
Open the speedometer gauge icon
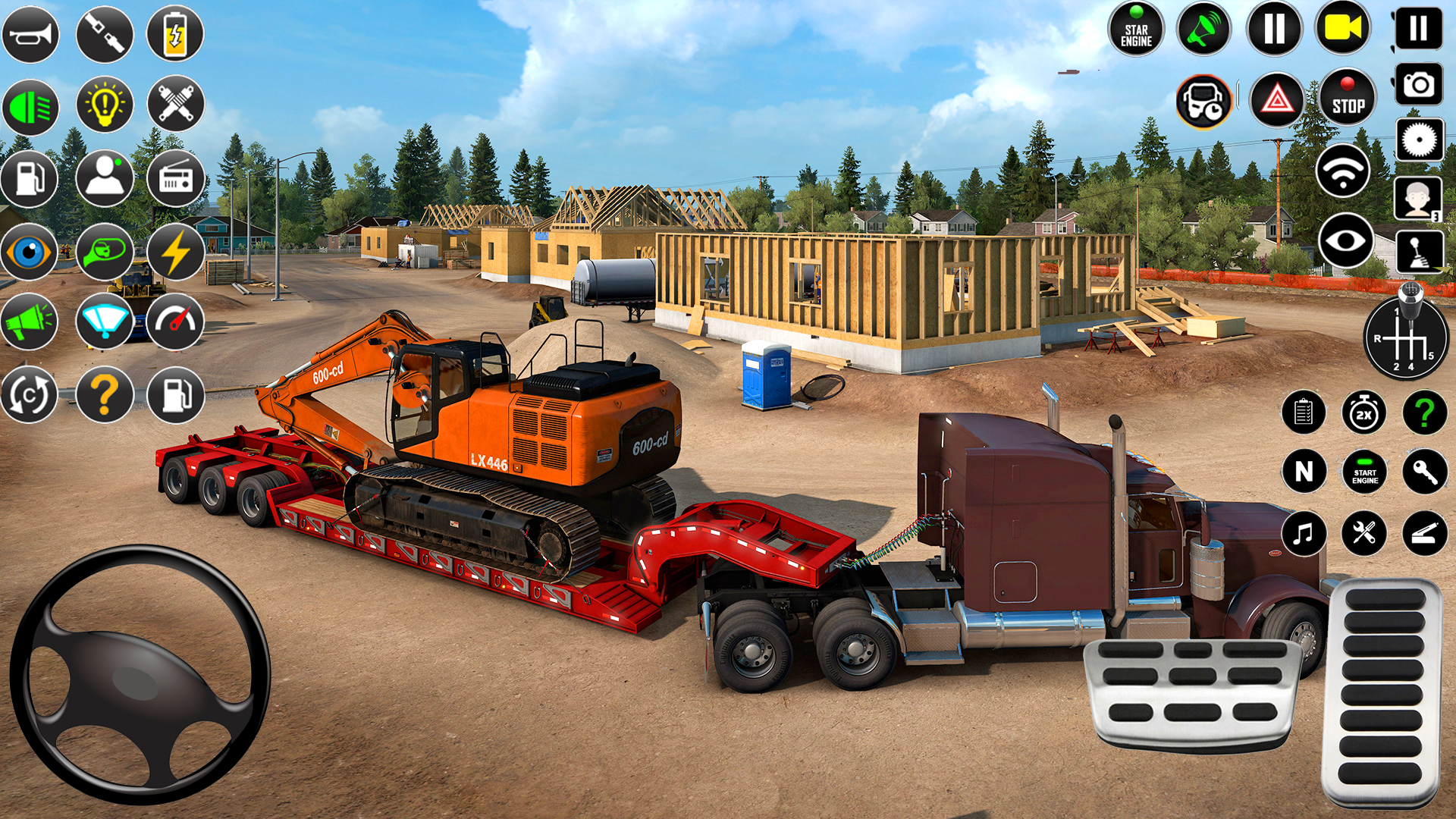(x=176, y=322)
